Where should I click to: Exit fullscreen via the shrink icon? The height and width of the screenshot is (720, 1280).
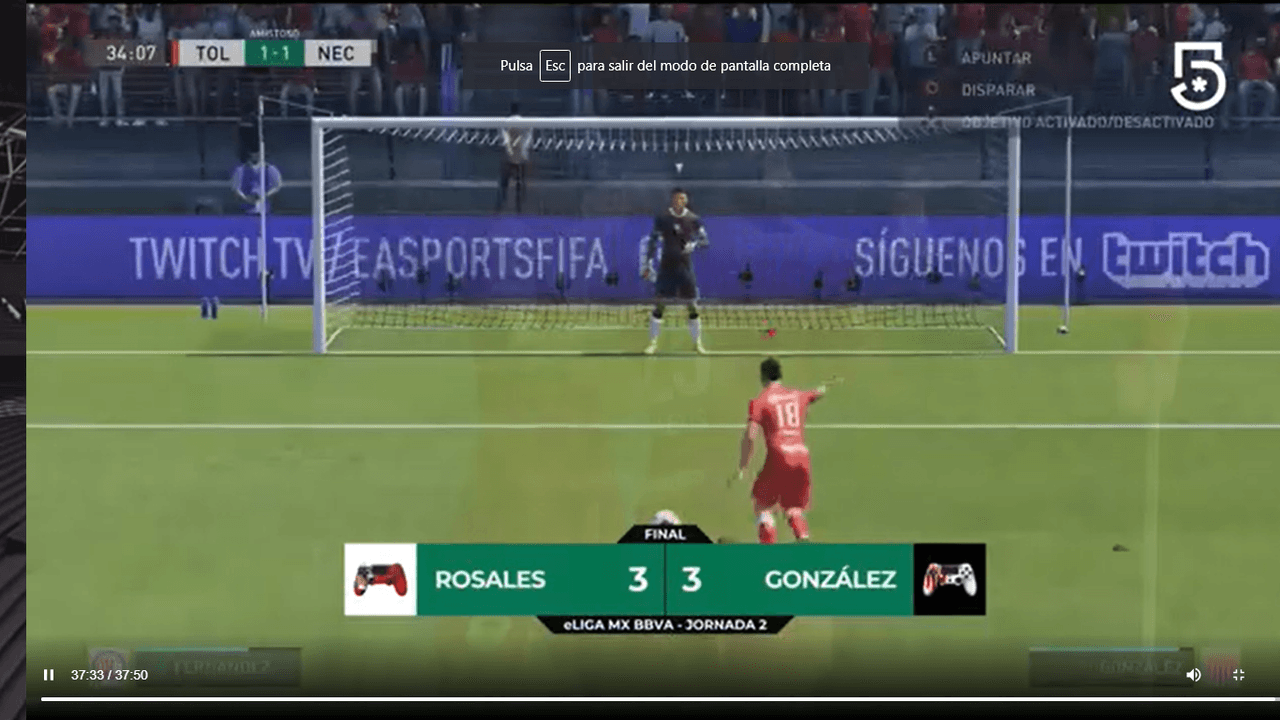(1238, 675)
